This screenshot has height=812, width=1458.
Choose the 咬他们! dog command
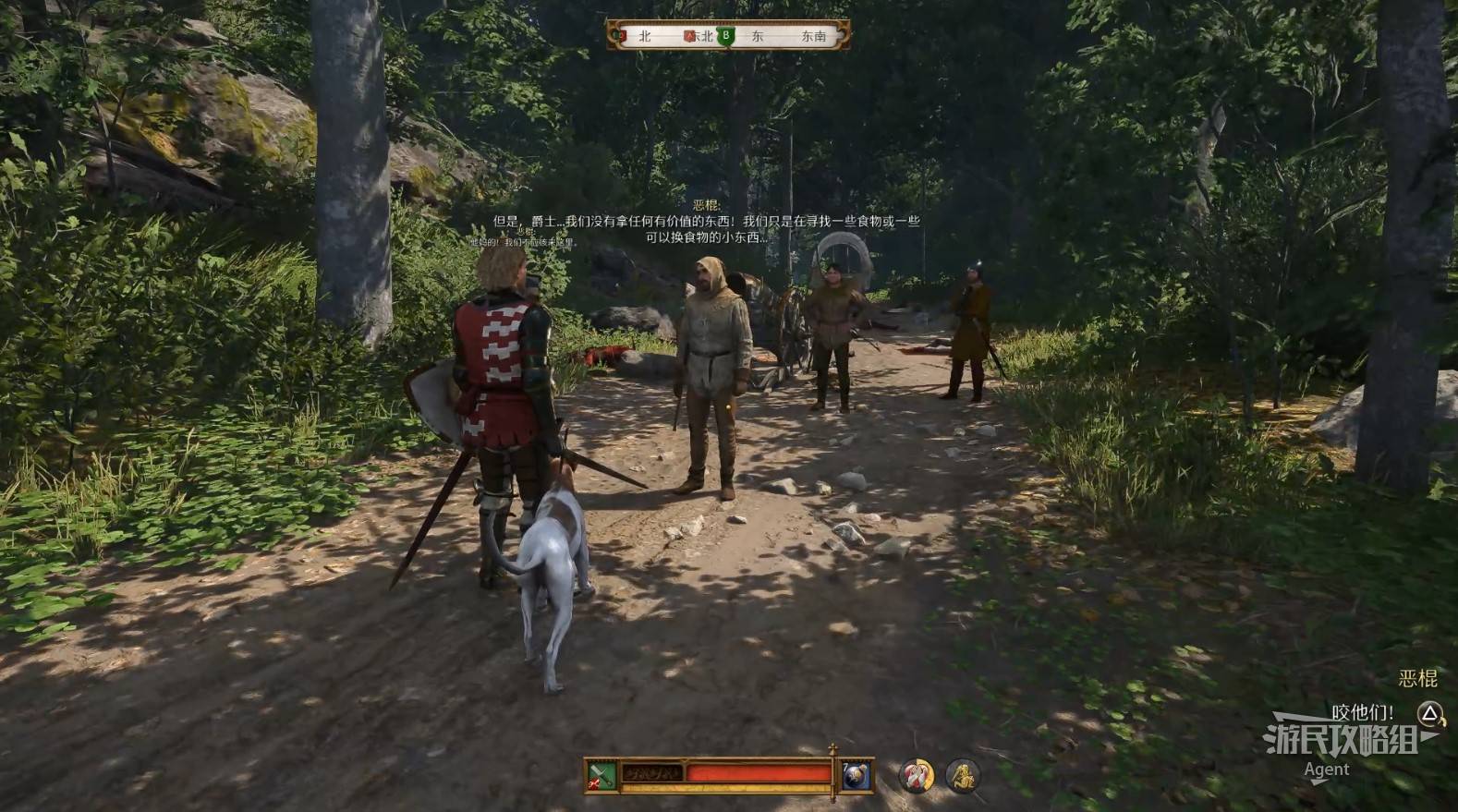pyautogui.click(x=1363, y=712)
